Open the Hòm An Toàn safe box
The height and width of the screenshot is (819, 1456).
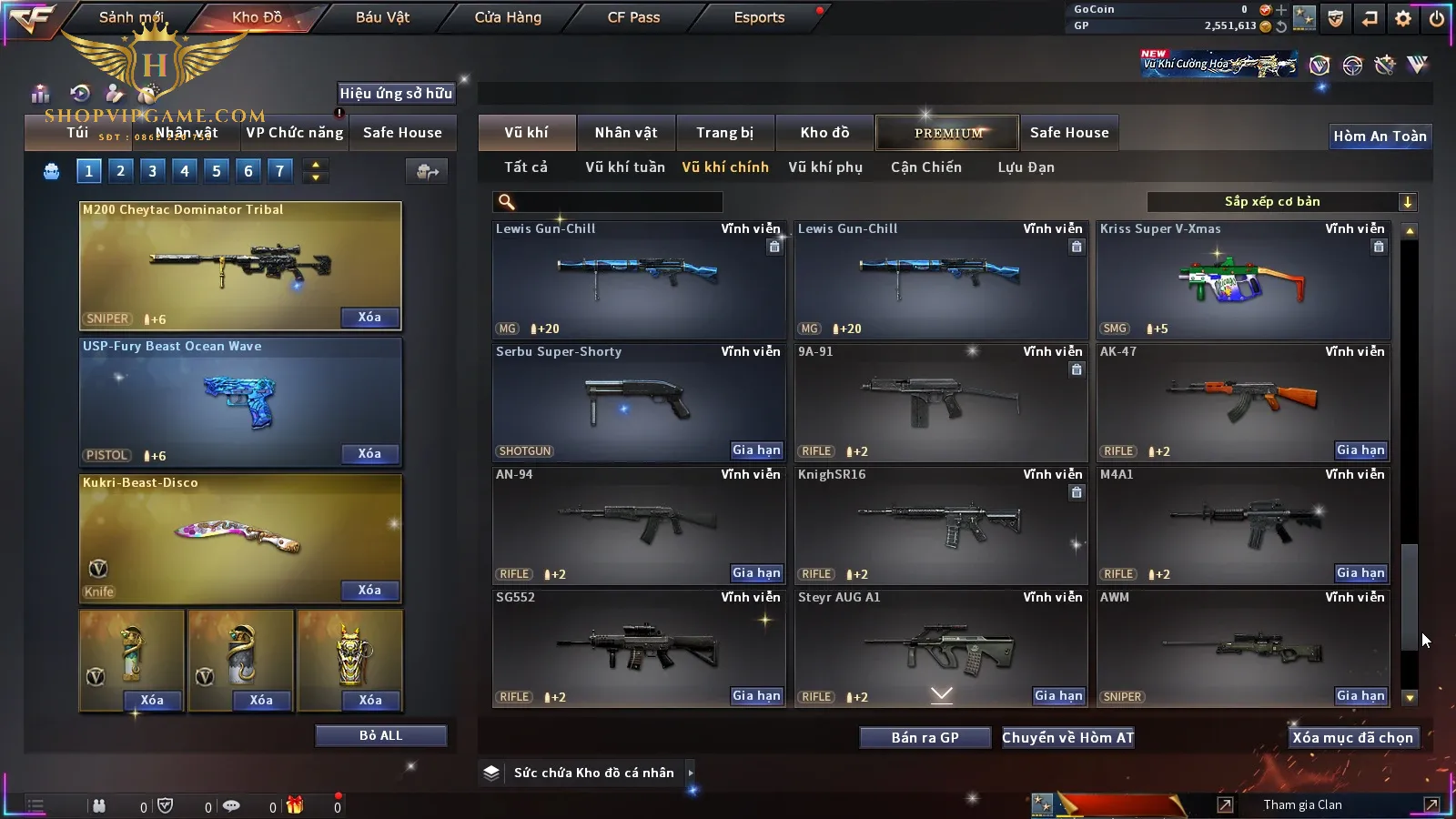pos(1380,136)
